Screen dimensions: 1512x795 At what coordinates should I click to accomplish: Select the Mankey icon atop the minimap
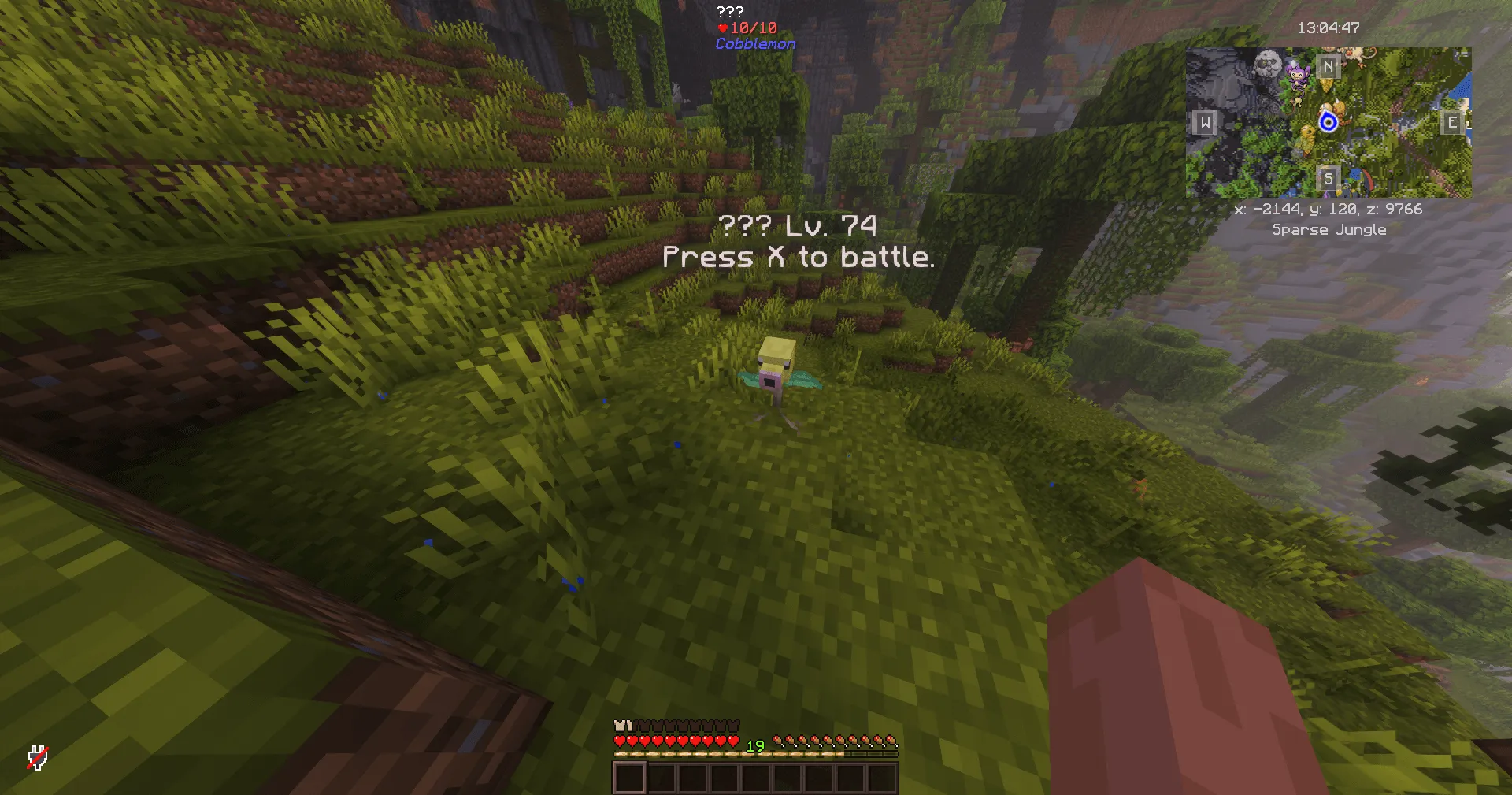[x=1354, y=54]
